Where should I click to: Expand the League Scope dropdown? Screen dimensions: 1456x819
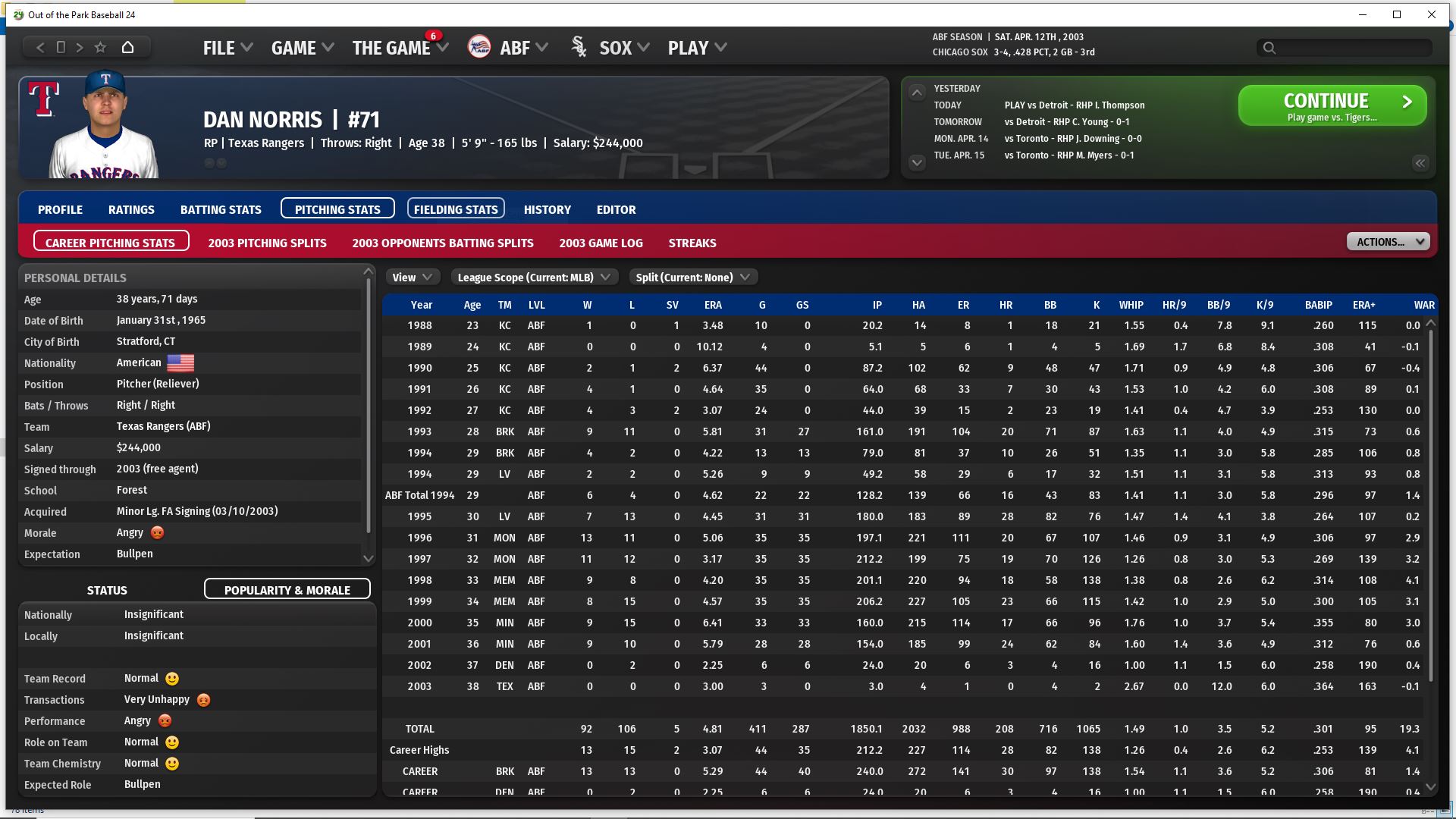point(534,278)
